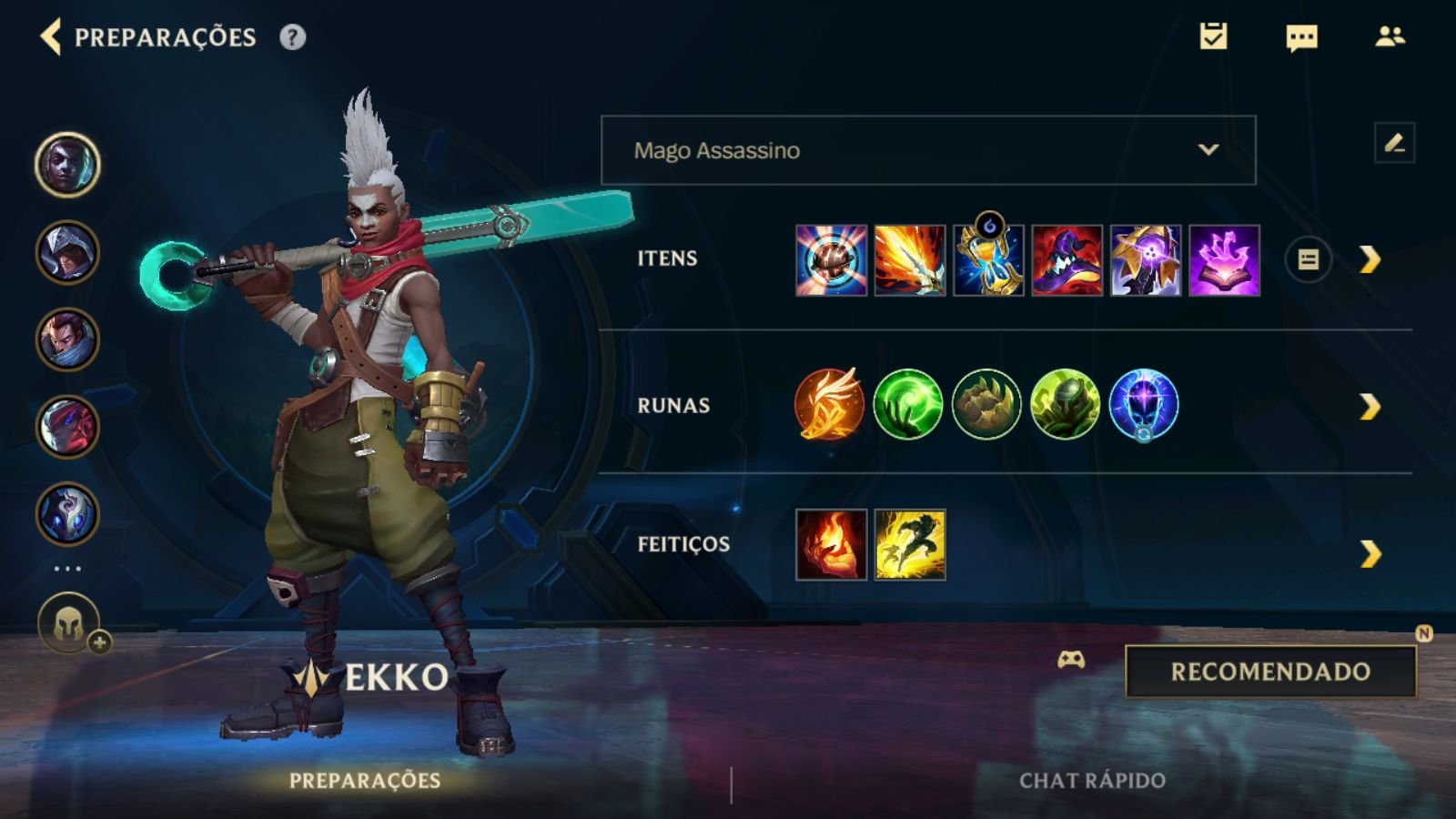Open the Runas section arrow
This screenshot has height=819, width=1456.
coord(1370,407)
